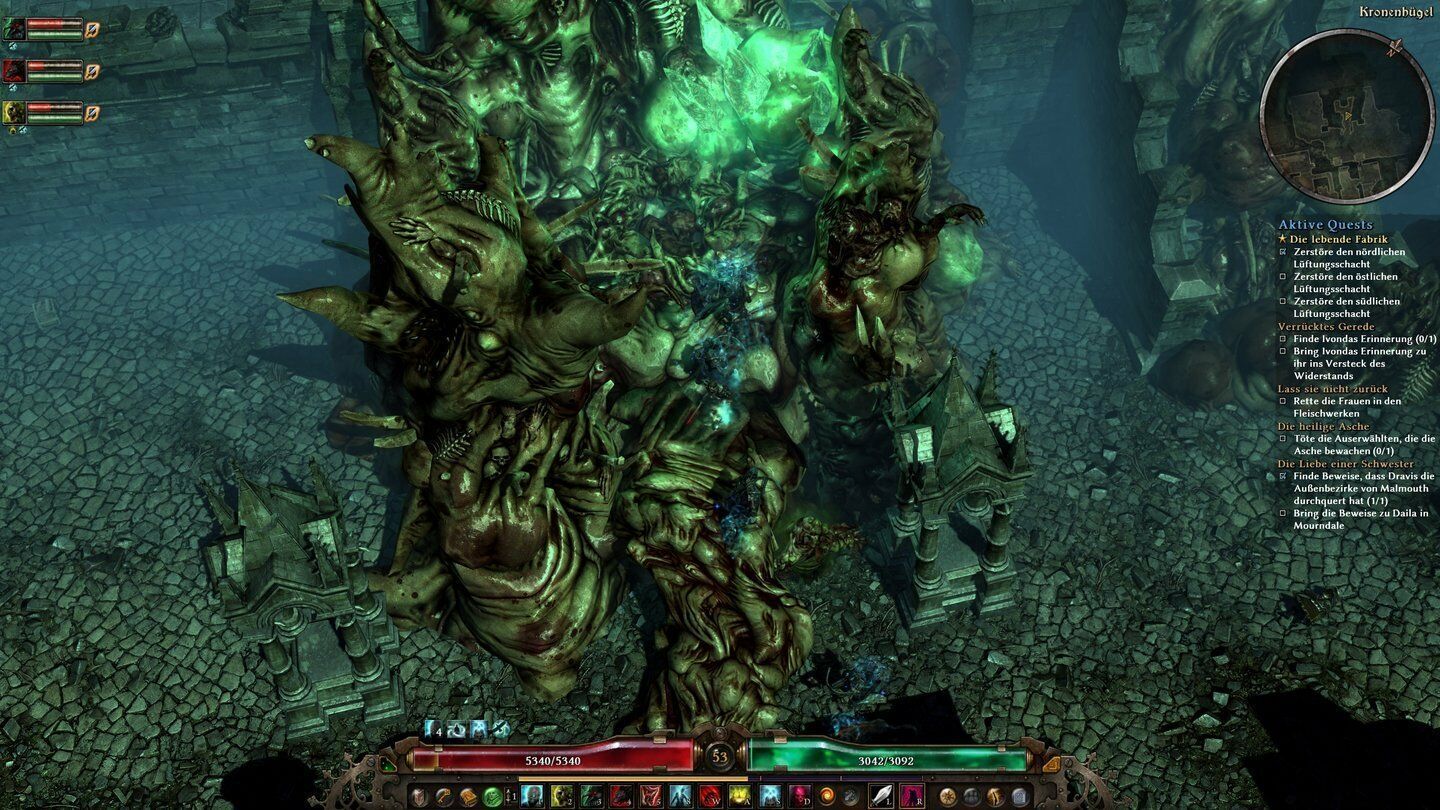Activate the yellow skull skill slot 2
Screen dimensions: 1440x810
point(562,796)
